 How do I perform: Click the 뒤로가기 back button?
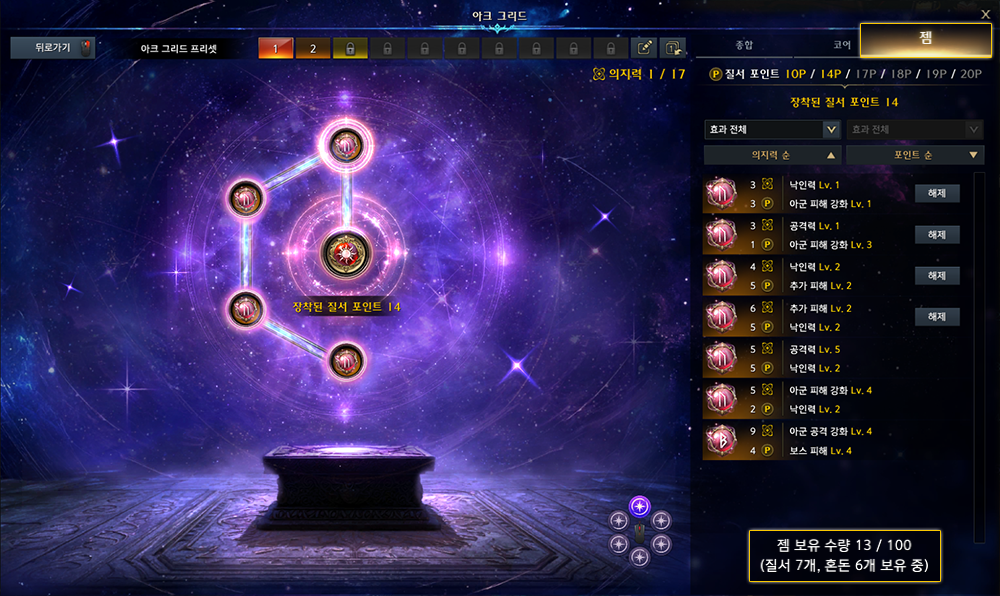pyautogui.click(x=52, y=48)
